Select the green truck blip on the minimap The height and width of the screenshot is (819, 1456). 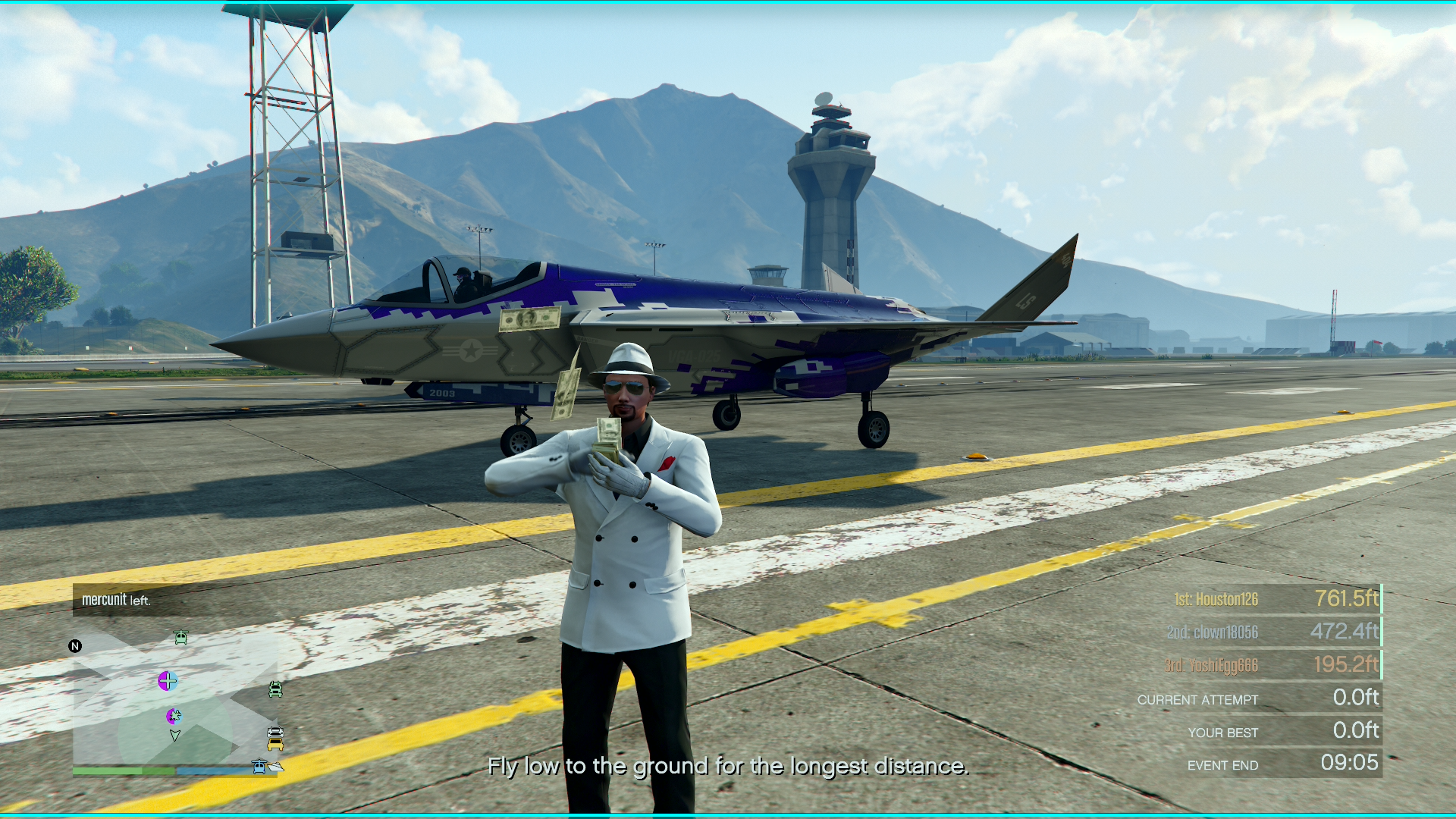tap(275, 689)
